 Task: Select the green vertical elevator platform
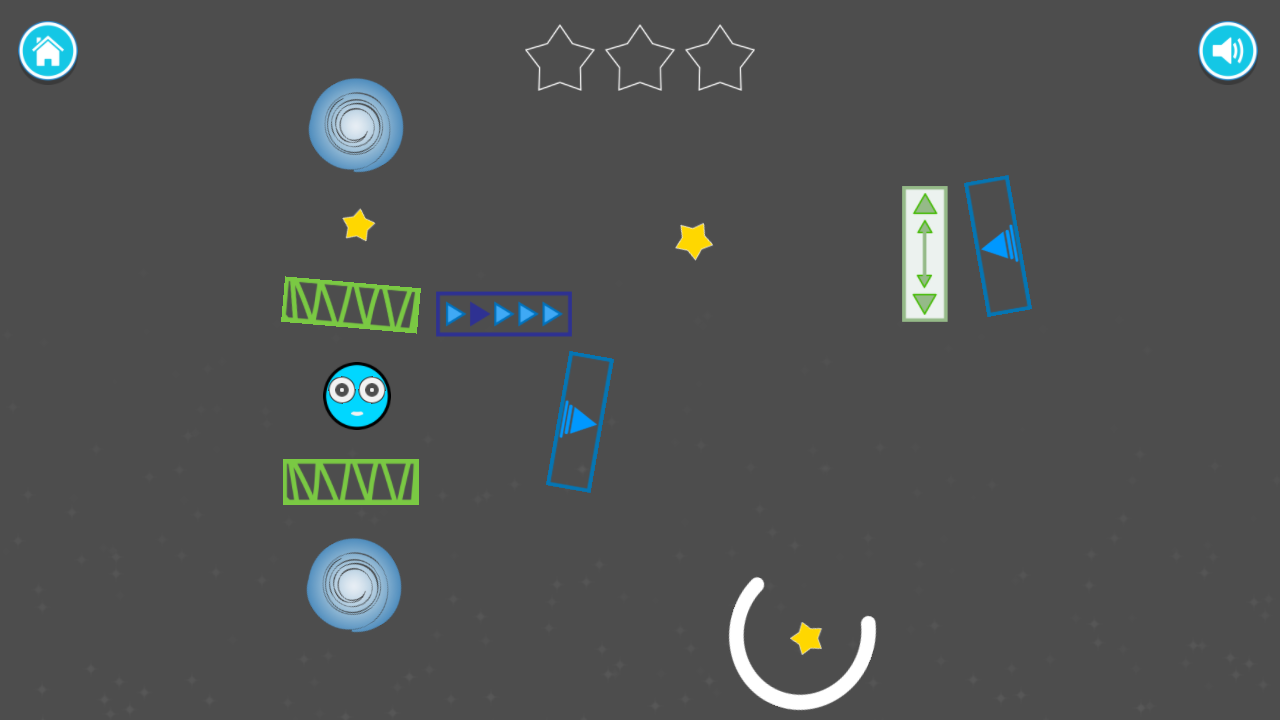(x=924, y=251)
